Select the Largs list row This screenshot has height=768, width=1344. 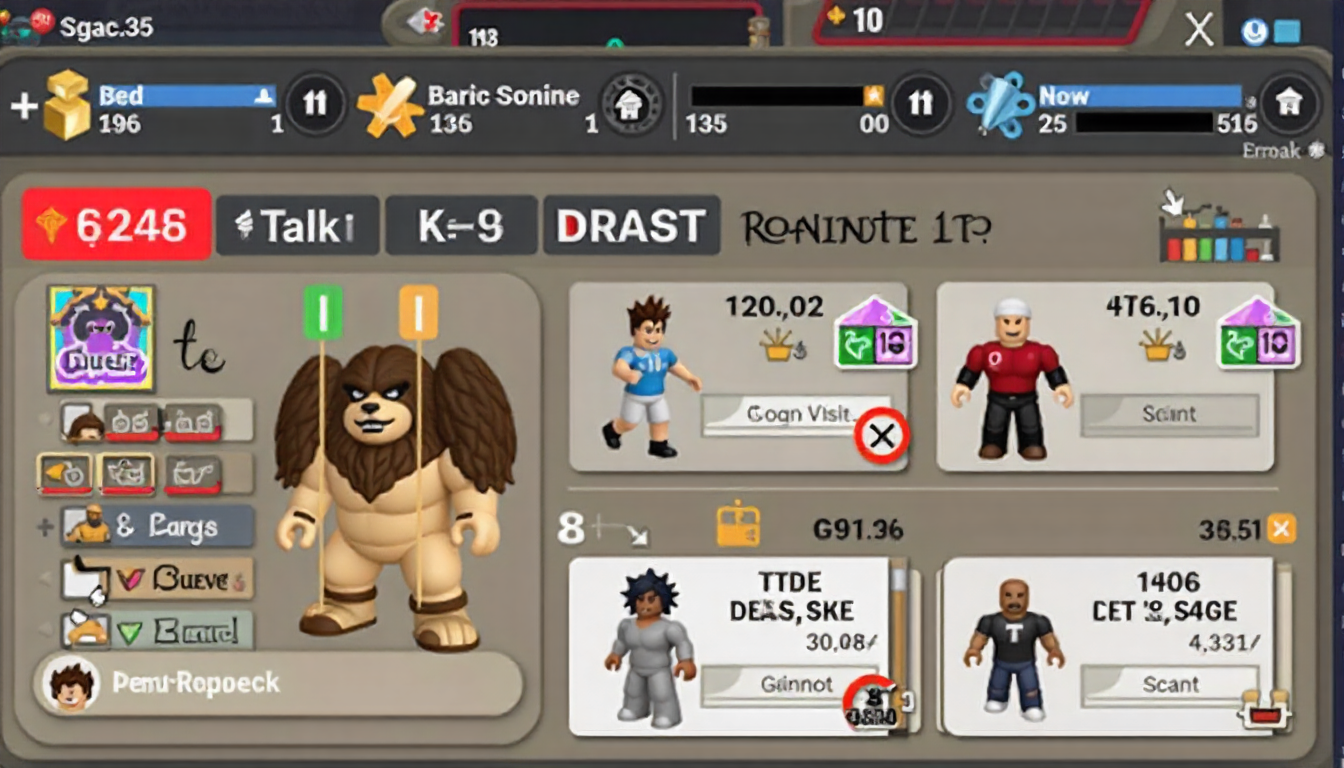click(158, 526)
